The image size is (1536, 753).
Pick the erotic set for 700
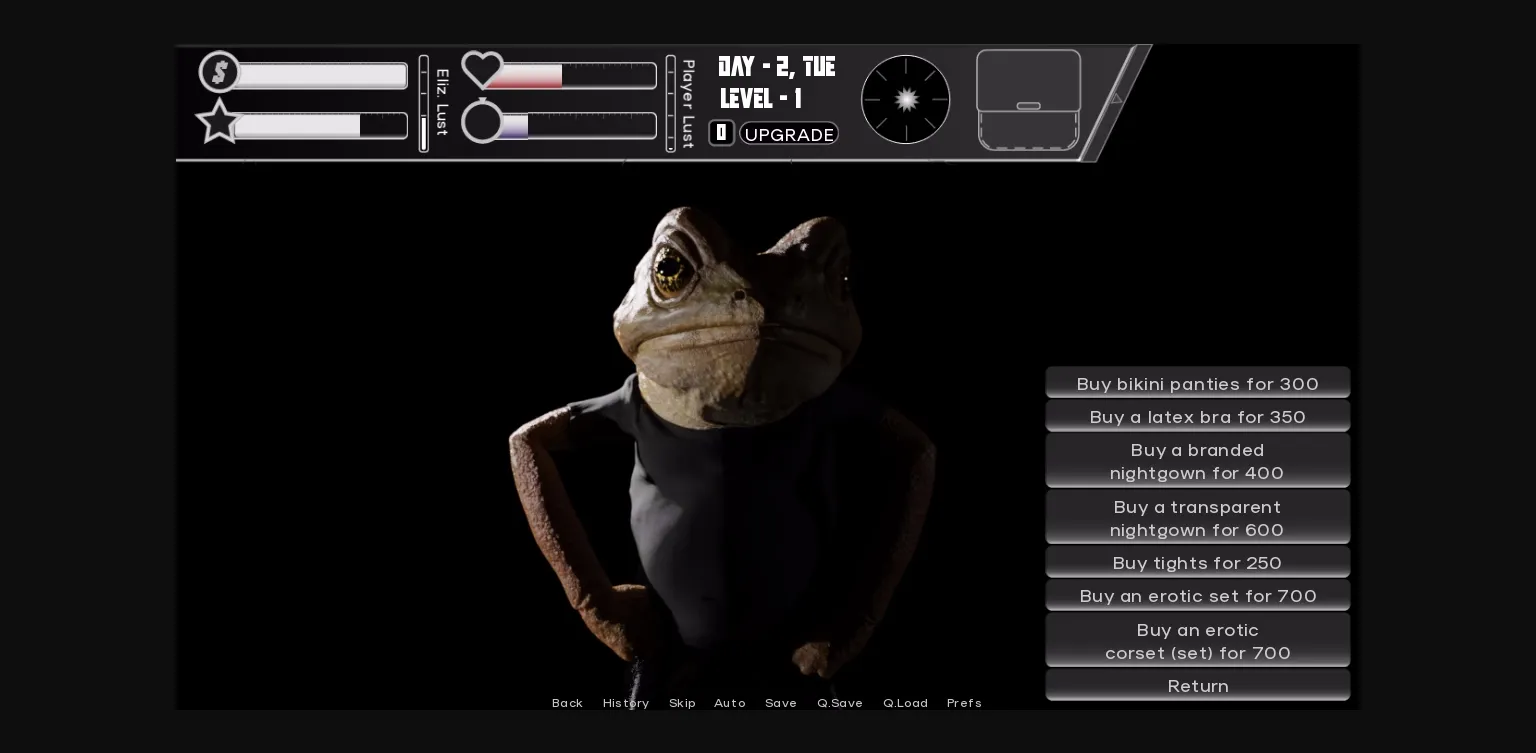tap(1197, 596)
